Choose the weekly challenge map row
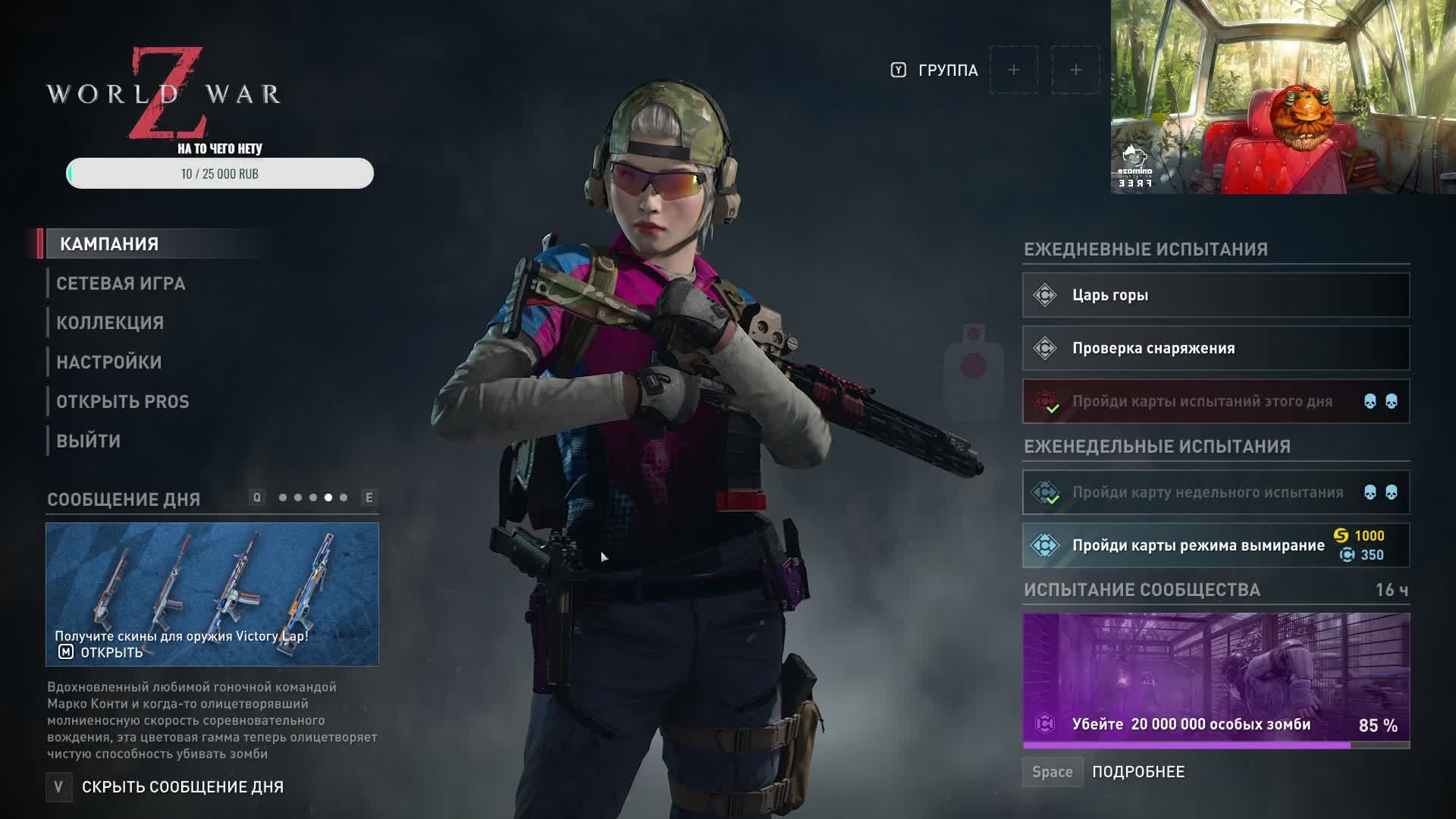1456x819 pixels. click(x=1216, y=492)
